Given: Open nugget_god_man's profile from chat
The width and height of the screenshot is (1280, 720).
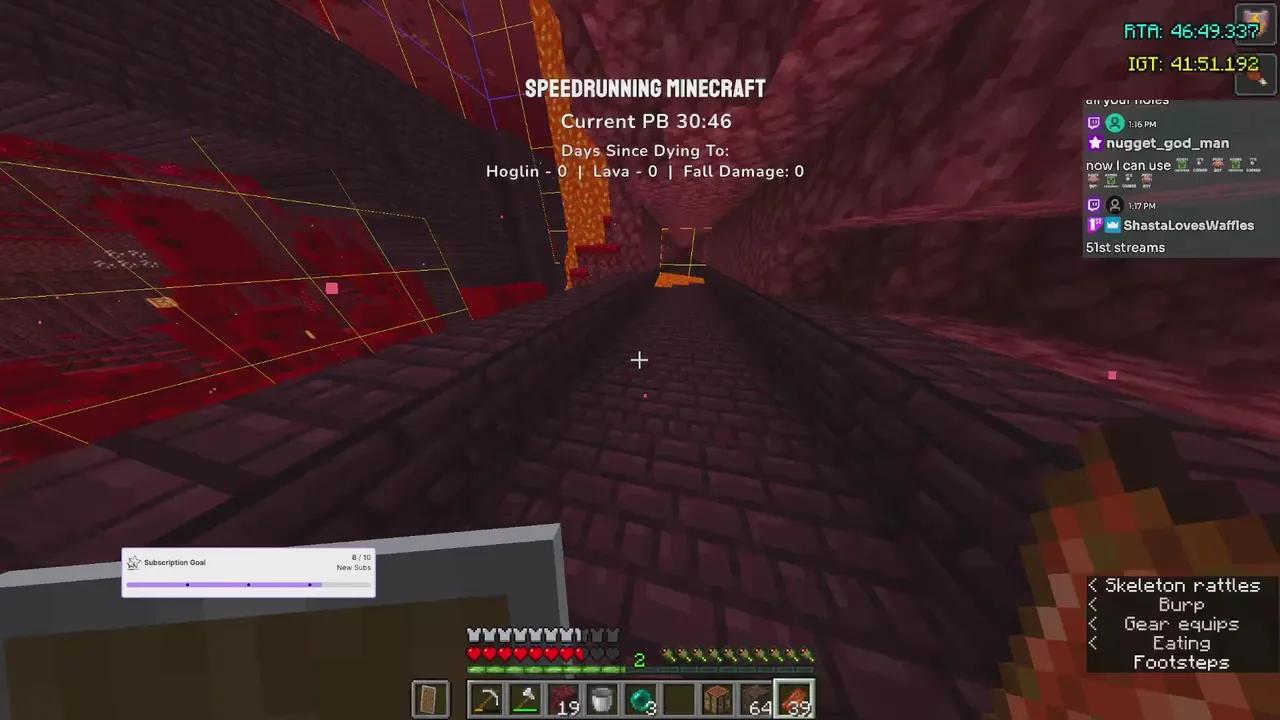Looking at the screenshot, I should coord(1168,143).
